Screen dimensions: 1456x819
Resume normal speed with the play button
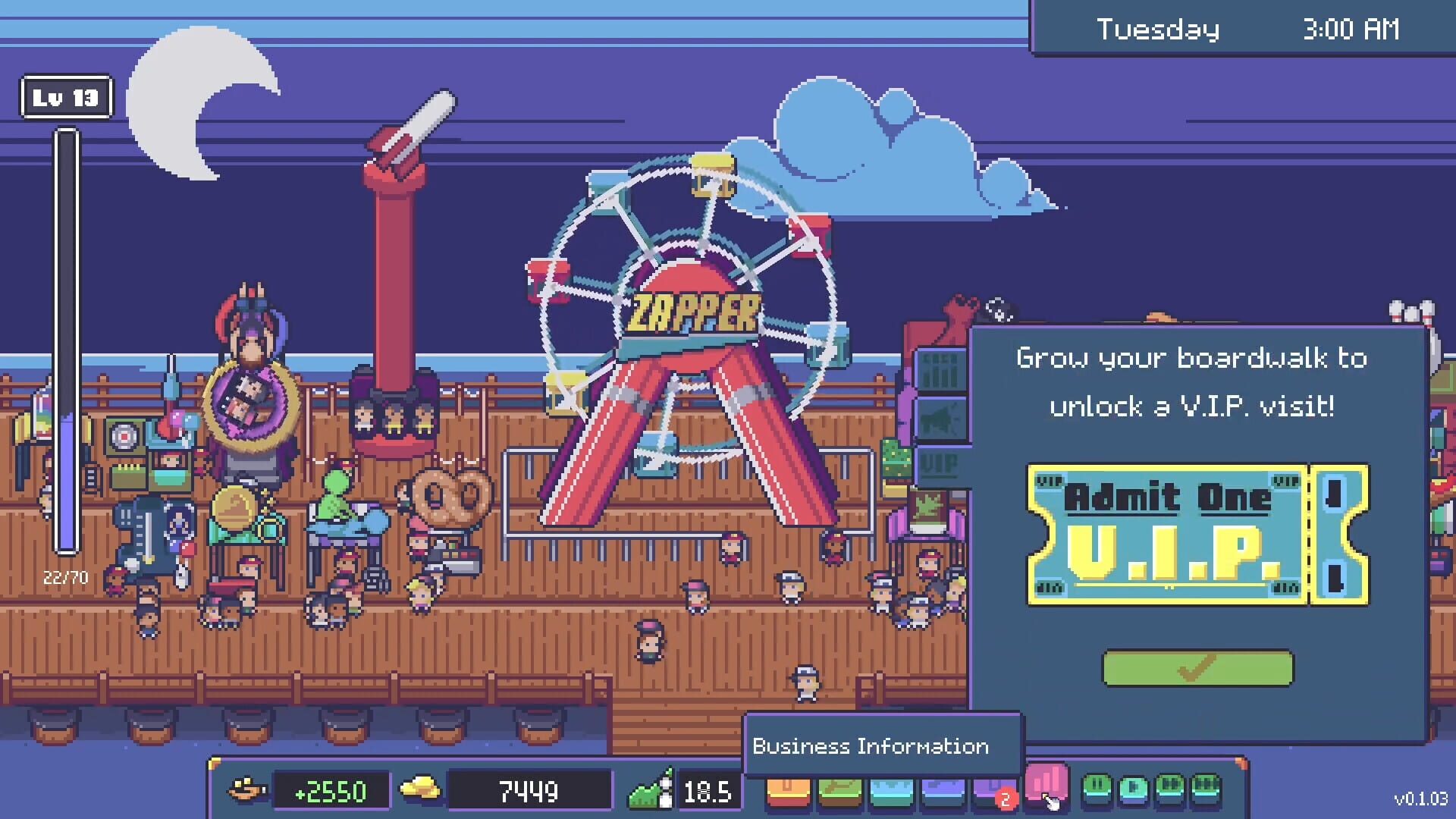(x=1133, y=789)
